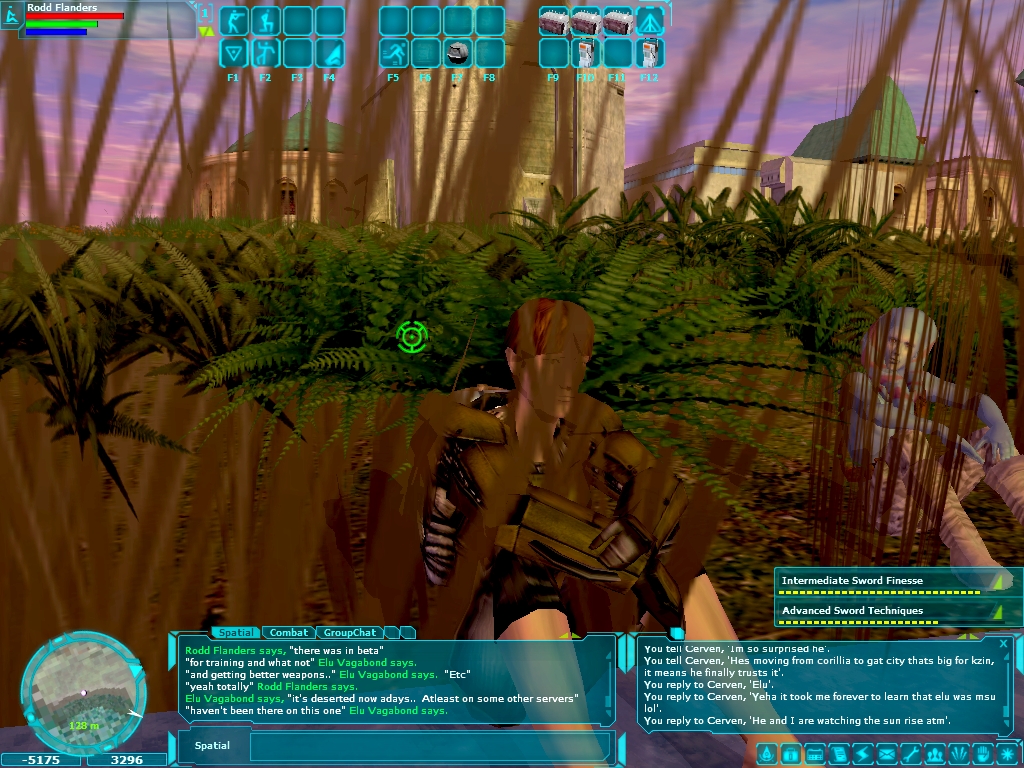Activate the shooting stance toolbar slot
Viewport: 1024px width, 768px height.
coord(234,21)
